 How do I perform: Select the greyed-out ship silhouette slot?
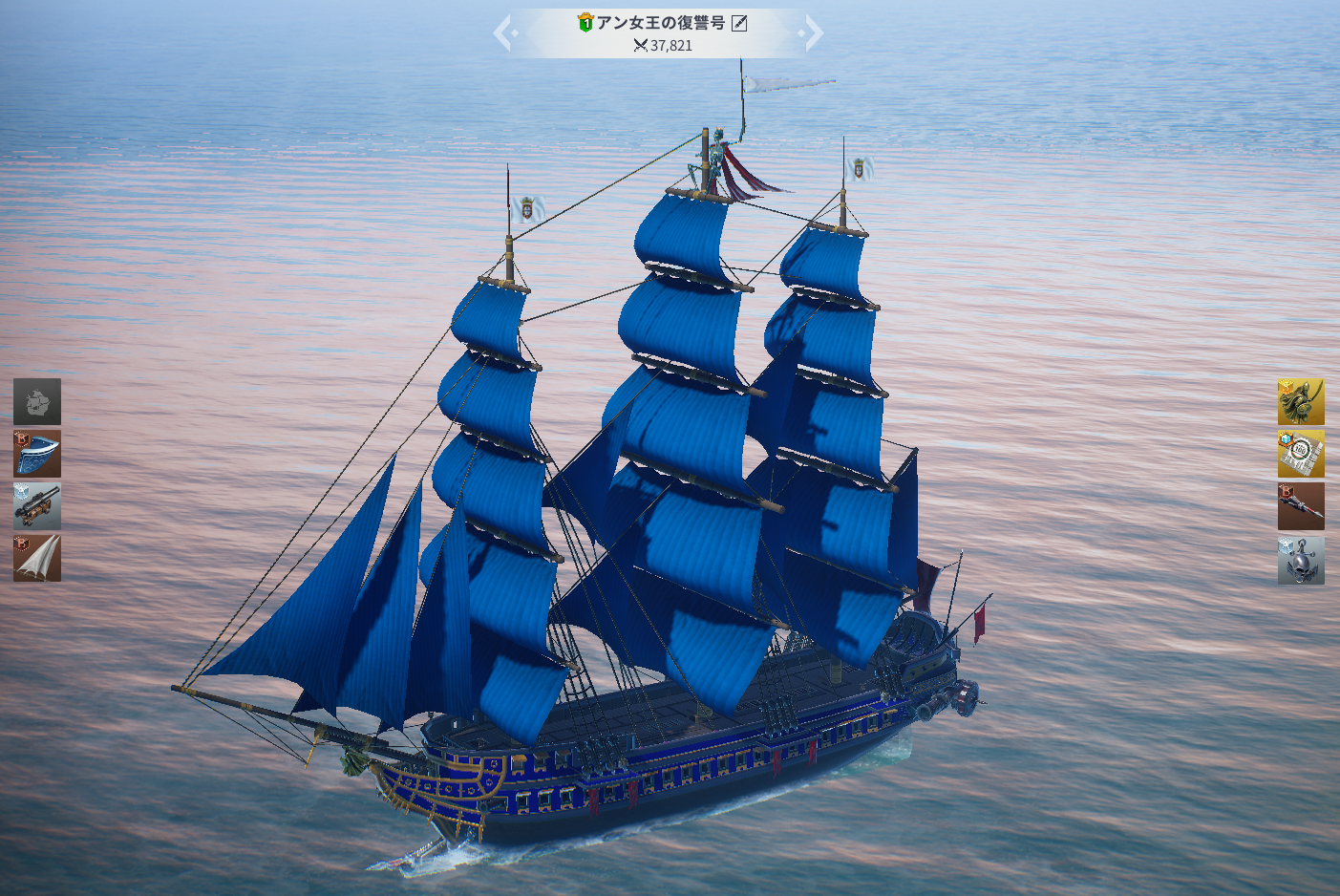tap(37, 401)
